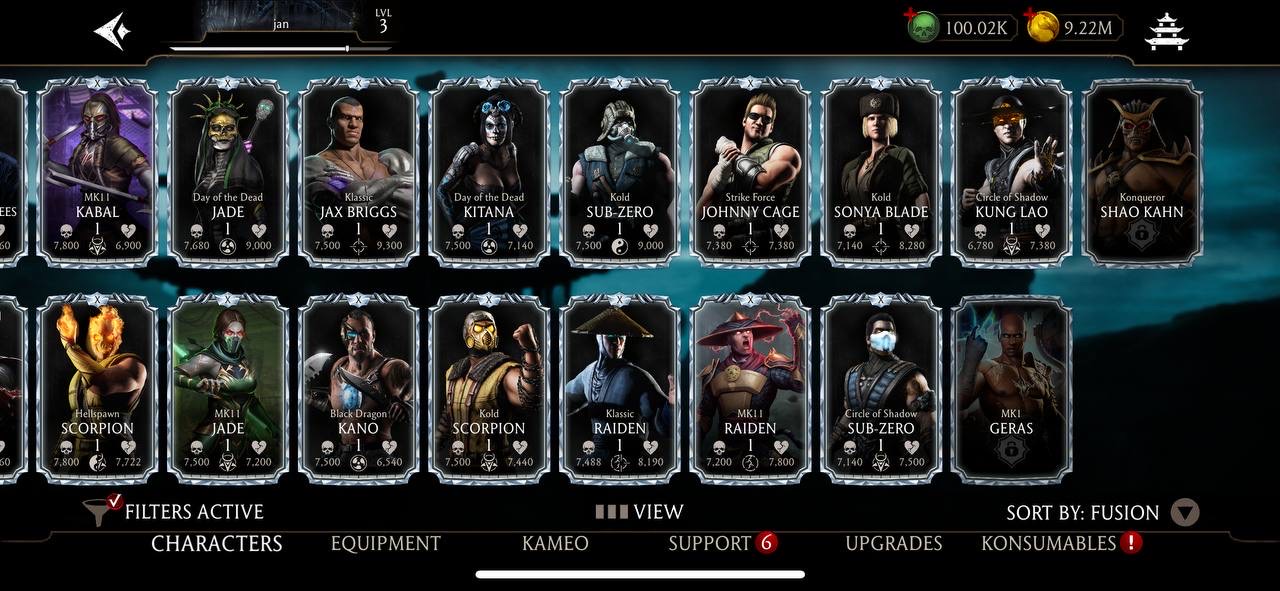
Task: Select the Day of the Dead Kitana card
Action: pyautogui.click(x=489, y=171)
